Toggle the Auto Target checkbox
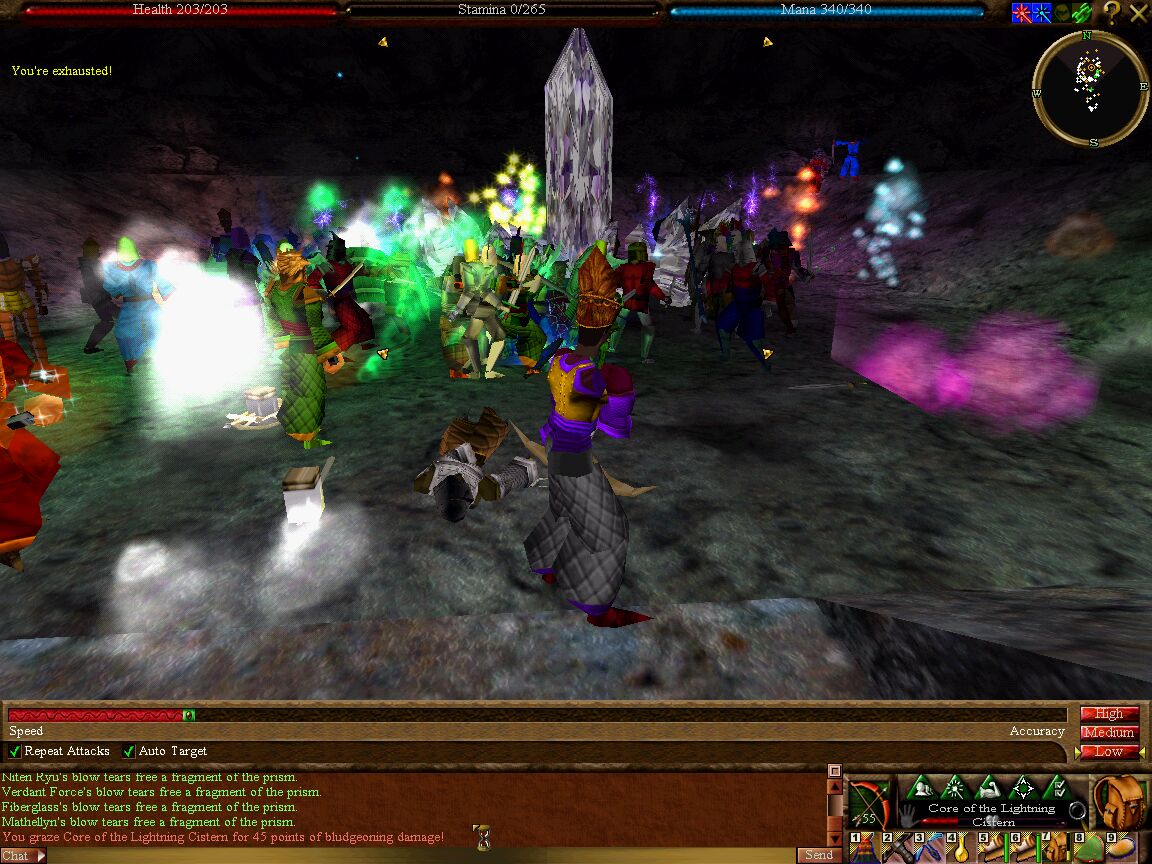This screenshot has width=1152, height=864. pyautogui.click(x=129, y=751)
